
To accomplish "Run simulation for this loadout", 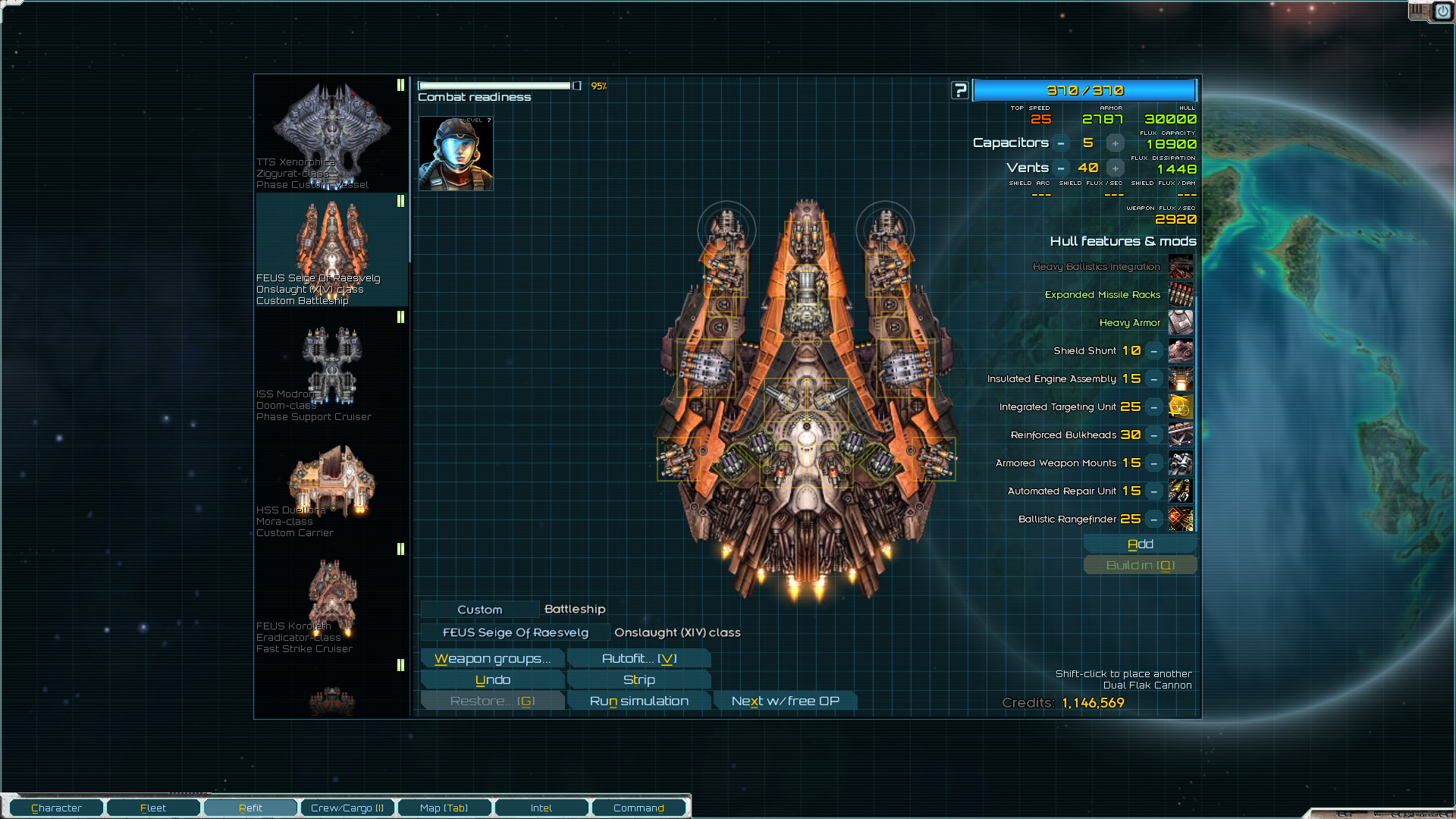I will pos(639,701).
